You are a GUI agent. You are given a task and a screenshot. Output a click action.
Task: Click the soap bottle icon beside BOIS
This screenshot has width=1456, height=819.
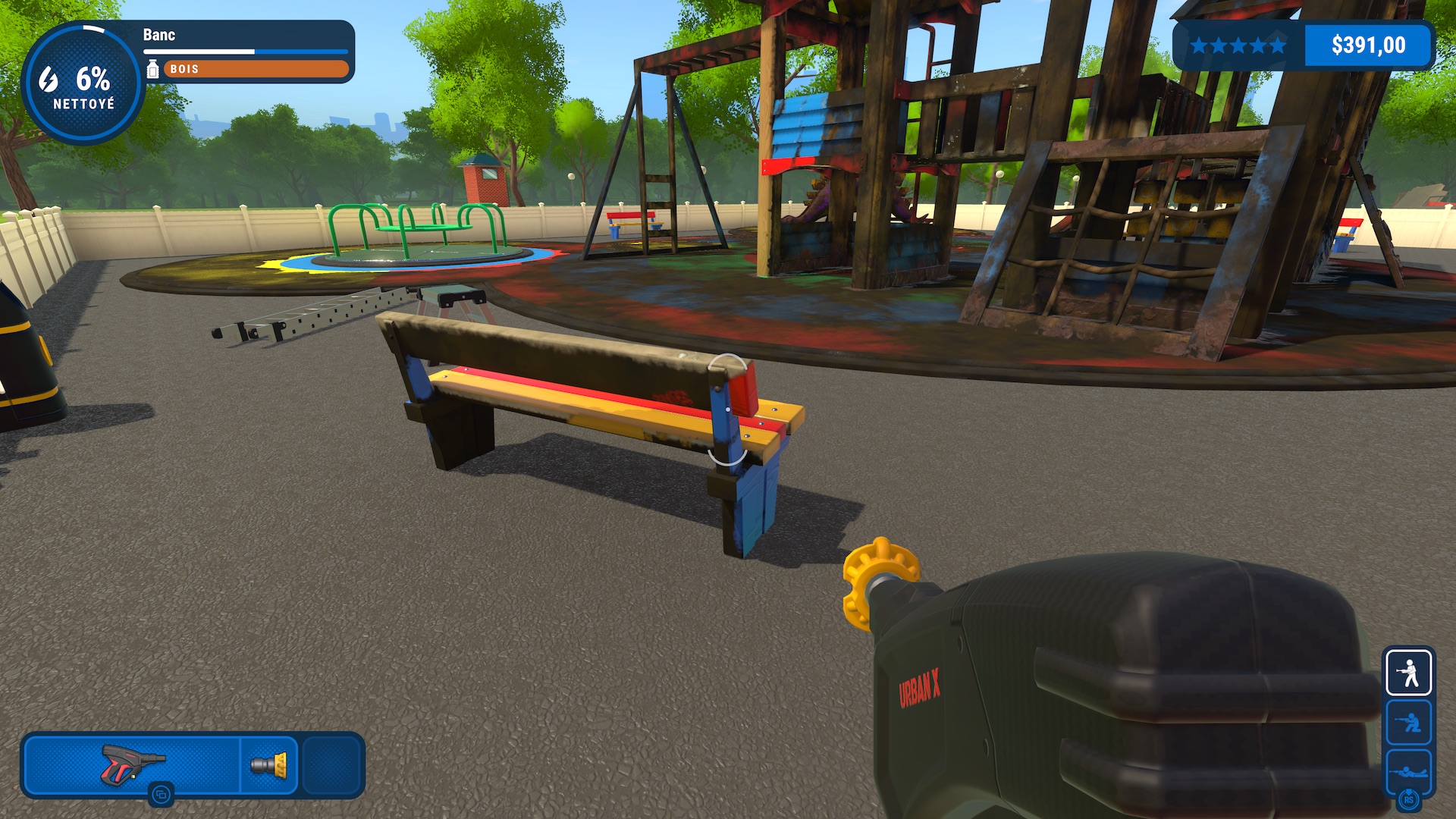(152, 69)
